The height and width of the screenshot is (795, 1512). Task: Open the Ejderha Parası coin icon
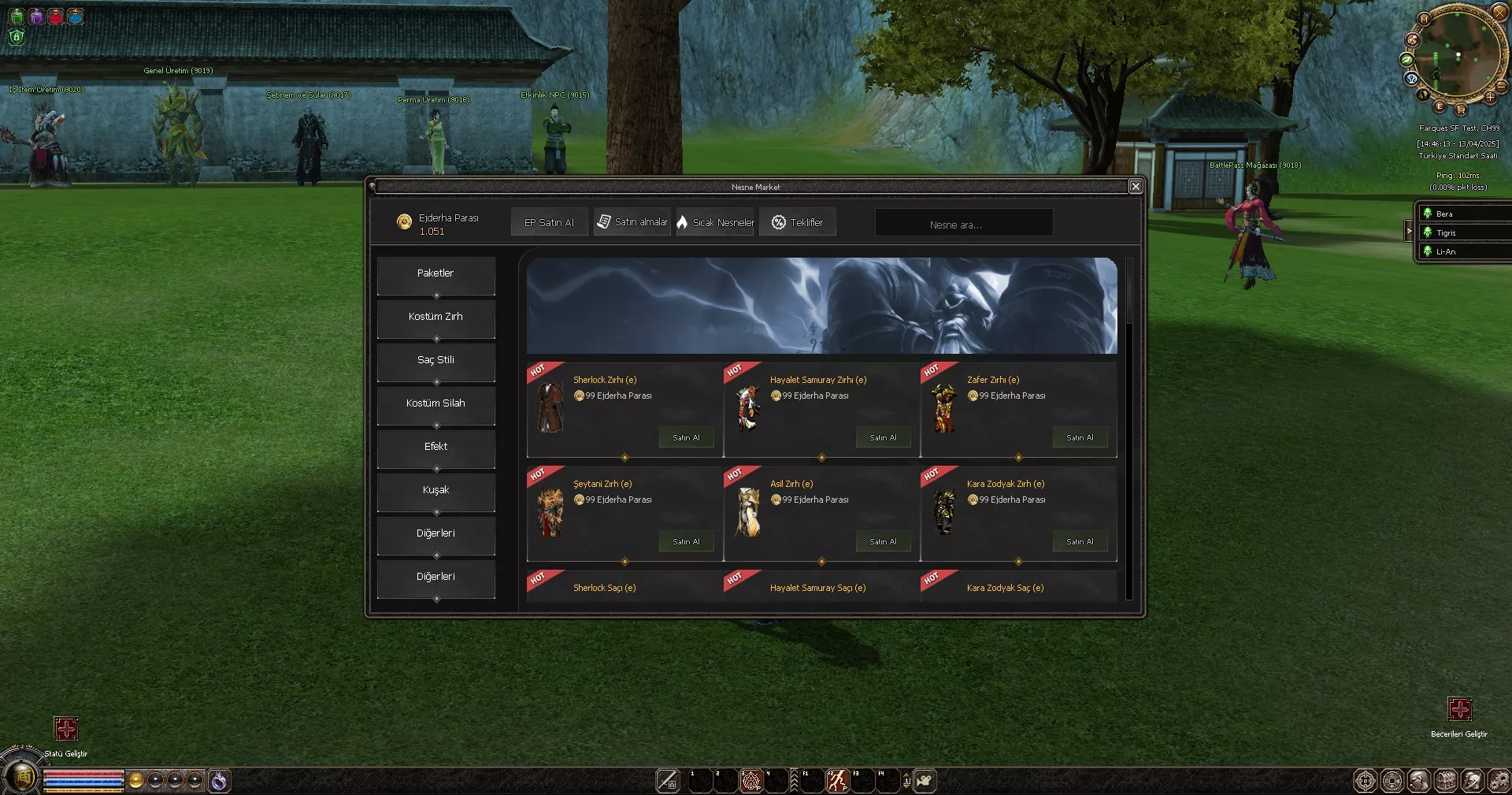(x=404, y=222)
